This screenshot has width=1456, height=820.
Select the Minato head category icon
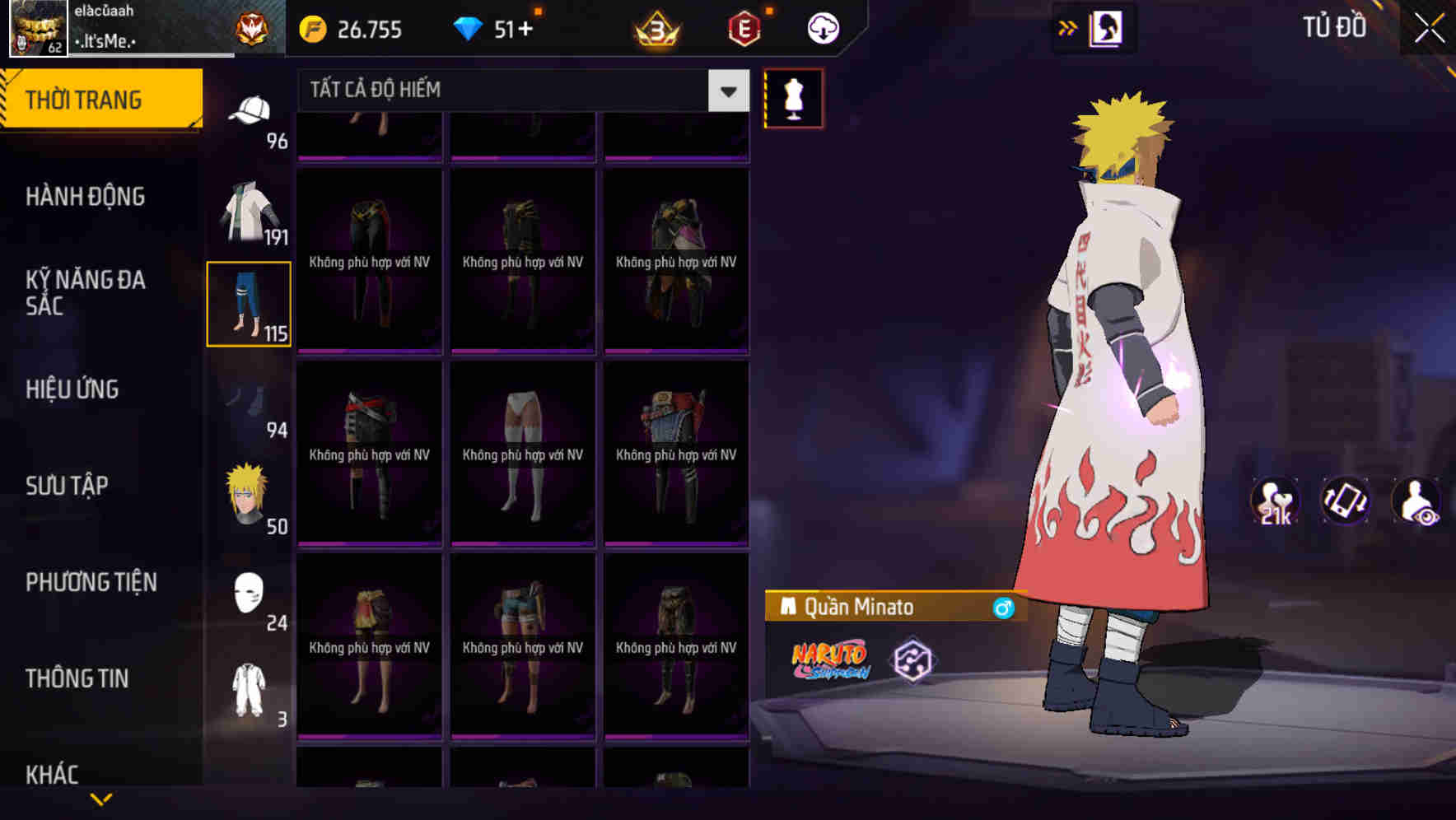coord(251,494)
